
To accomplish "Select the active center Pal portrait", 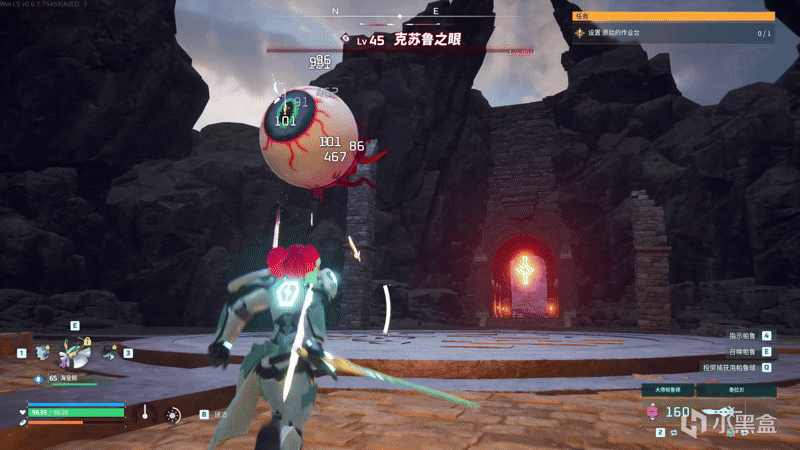I will point(73,350).
